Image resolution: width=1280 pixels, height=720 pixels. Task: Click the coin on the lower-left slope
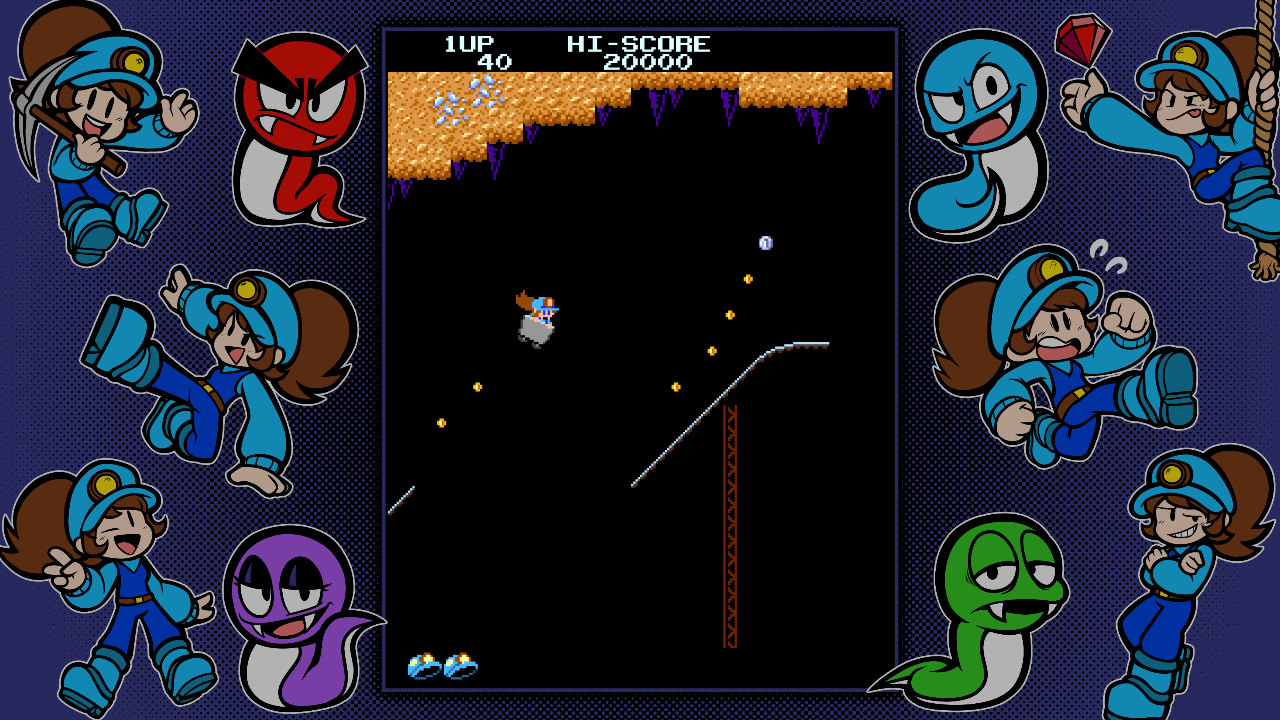tap(441, 424)
